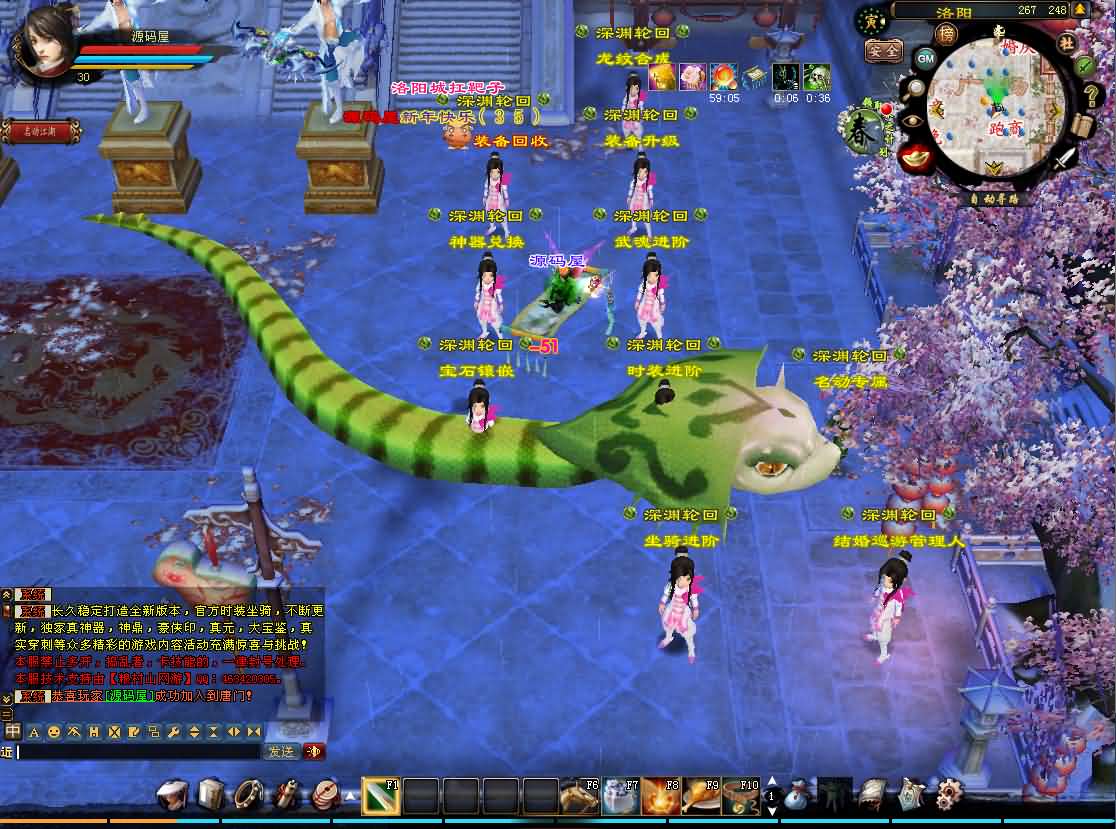Screen dimensions: 1116x829
Task: Toggle the eye visibility icon
Action: (910, 121)
